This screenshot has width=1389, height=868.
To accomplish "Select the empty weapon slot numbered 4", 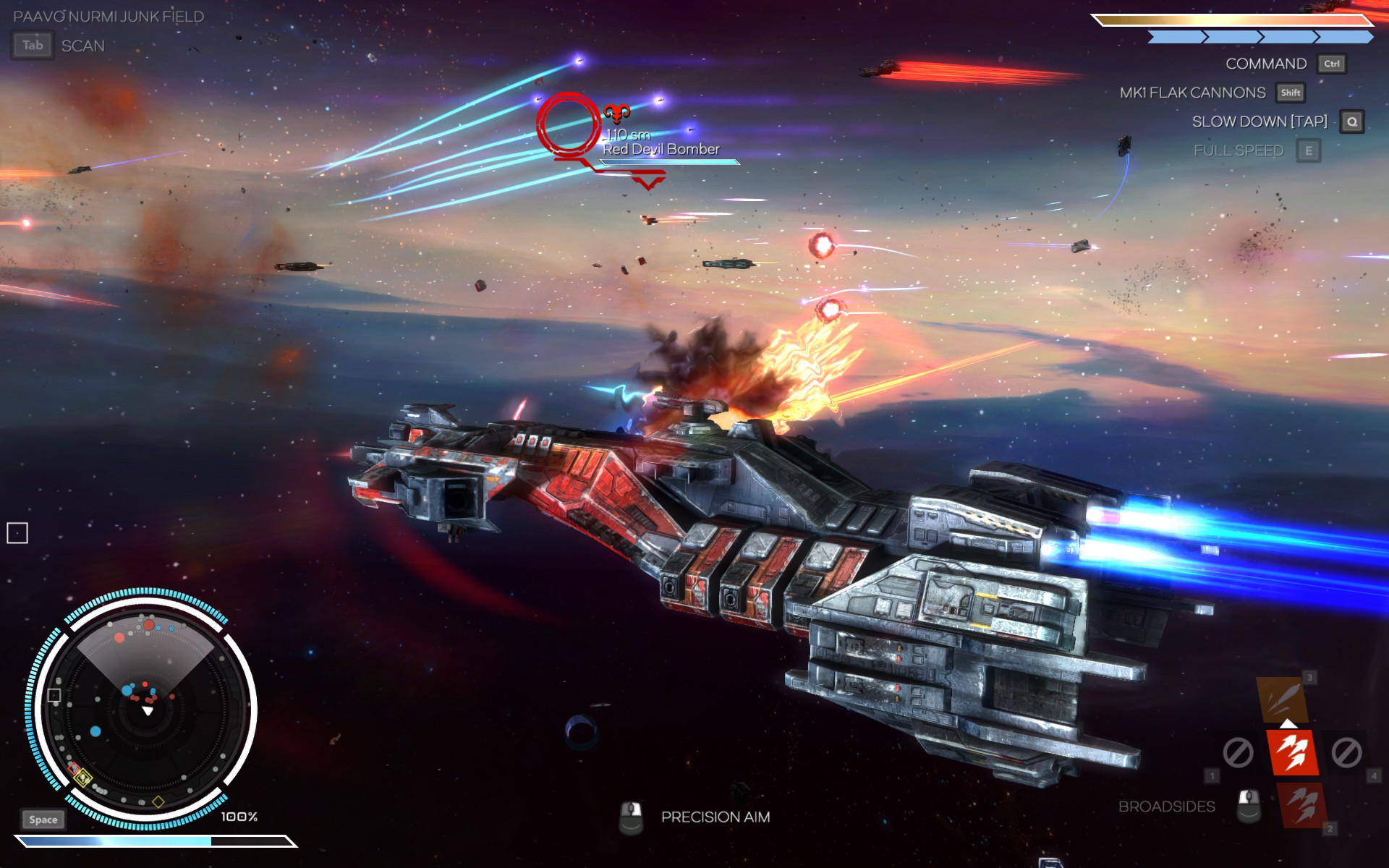I will coord(1346,753).
